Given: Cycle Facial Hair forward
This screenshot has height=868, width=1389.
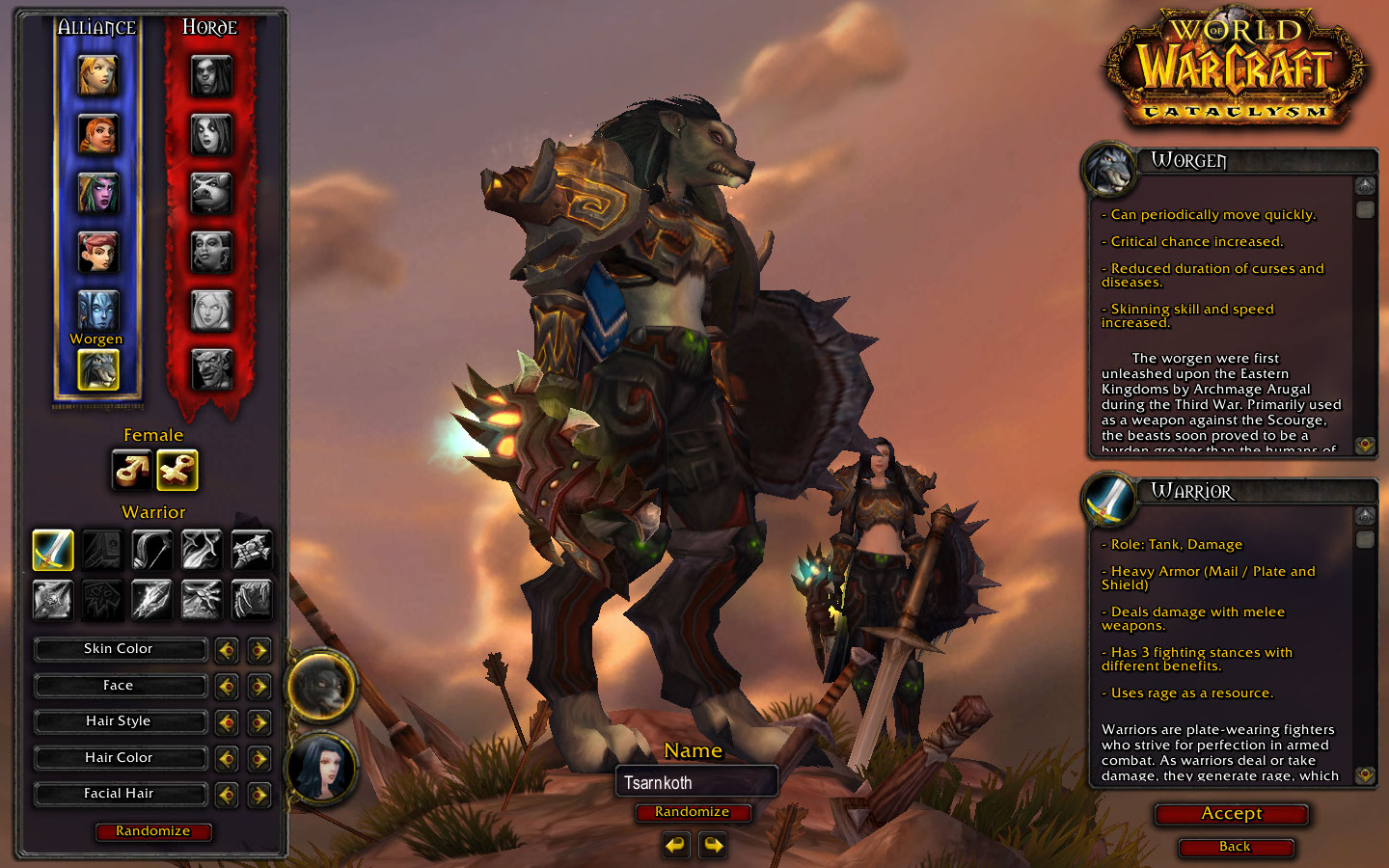Looking at the screenshot, I should click(x=259, y=795).
